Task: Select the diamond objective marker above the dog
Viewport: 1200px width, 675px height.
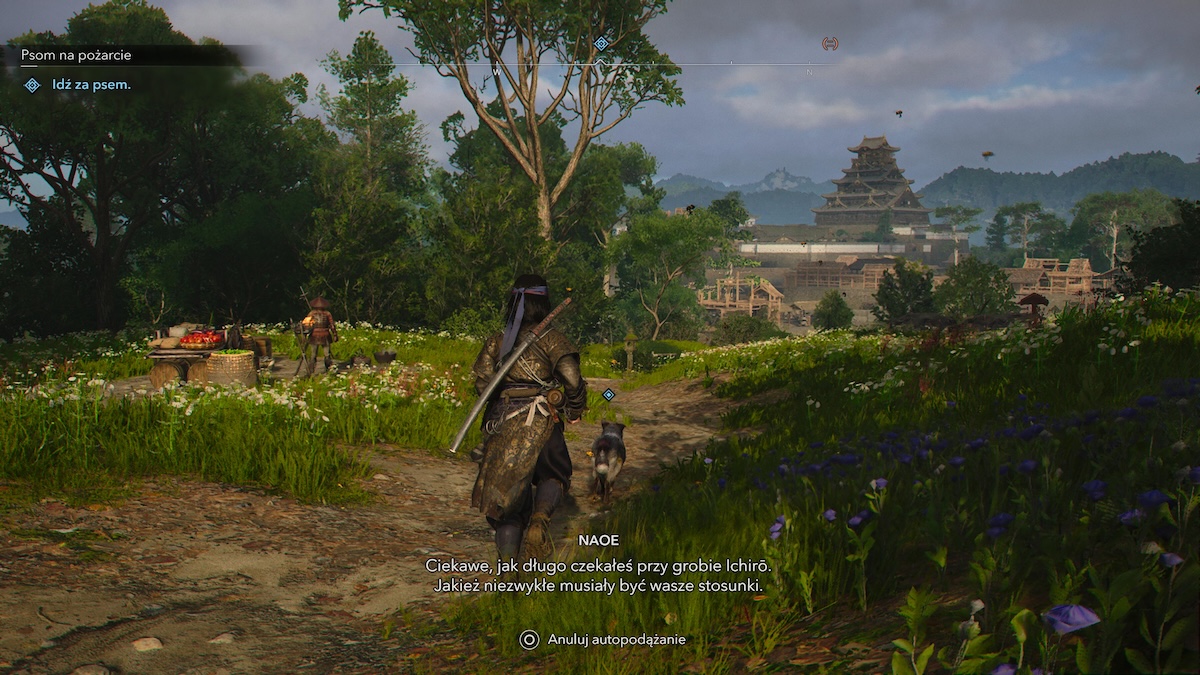Action: pyautogui.click(x=608, y=394)
